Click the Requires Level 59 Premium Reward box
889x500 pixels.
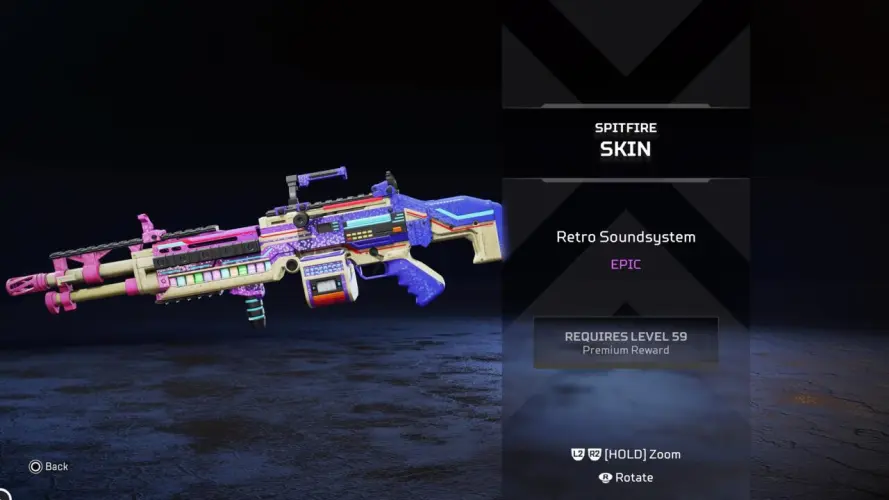tap(625, 342)
